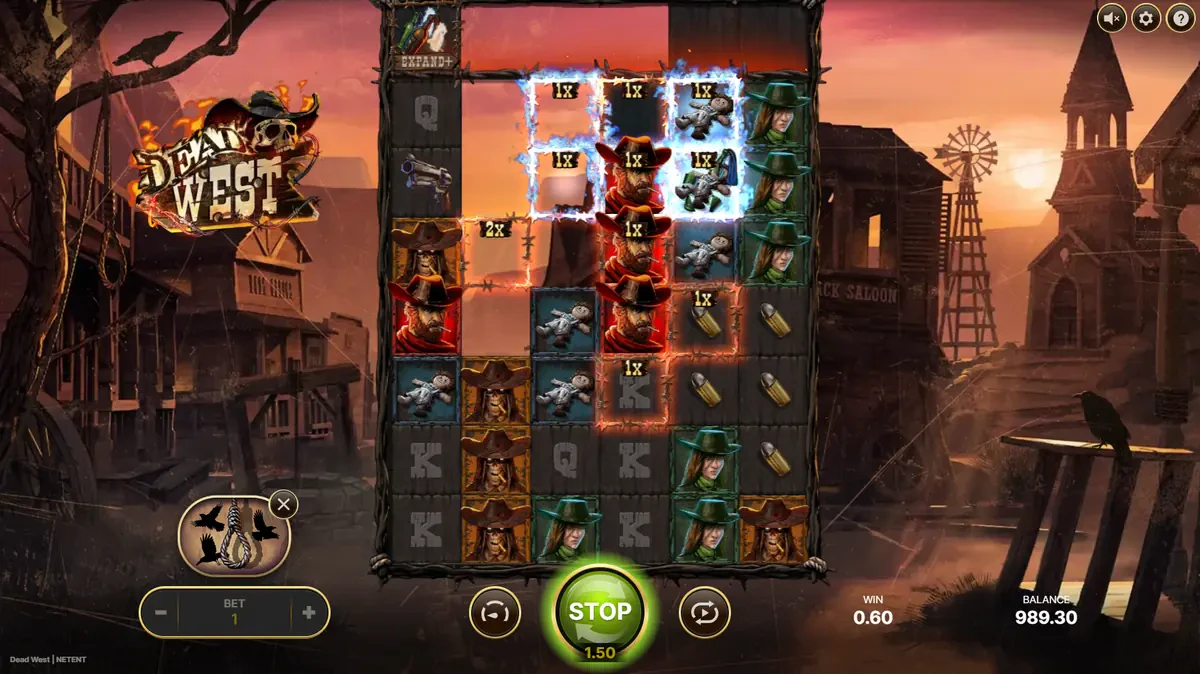This screenshot has height=674, width=1200.
Task: Close the noose feature badge
Action: click(x=284, y=504)
